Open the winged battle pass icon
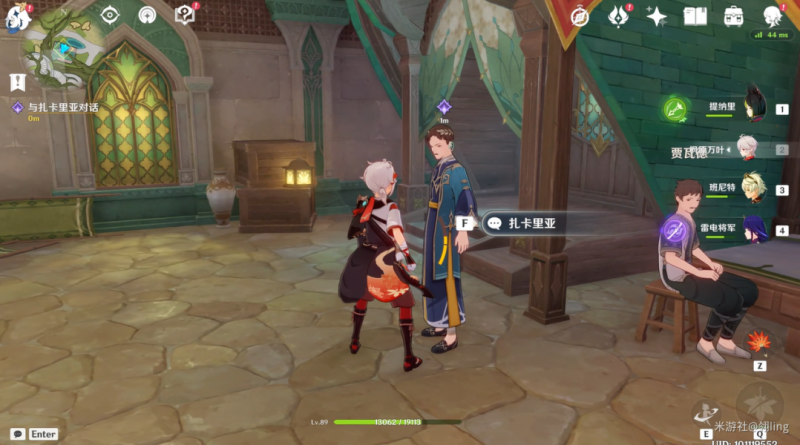Image resolution: width=800 pixels, height=445 pixels. click(618, 16)
